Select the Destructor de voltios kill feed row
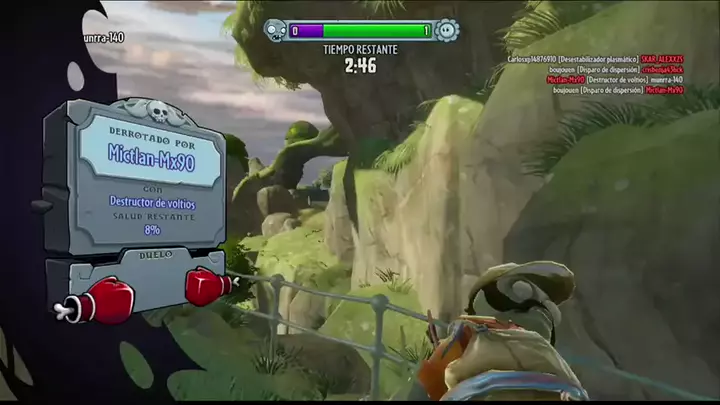Viewport: 720px width, 405px height. tap(614, 80)
